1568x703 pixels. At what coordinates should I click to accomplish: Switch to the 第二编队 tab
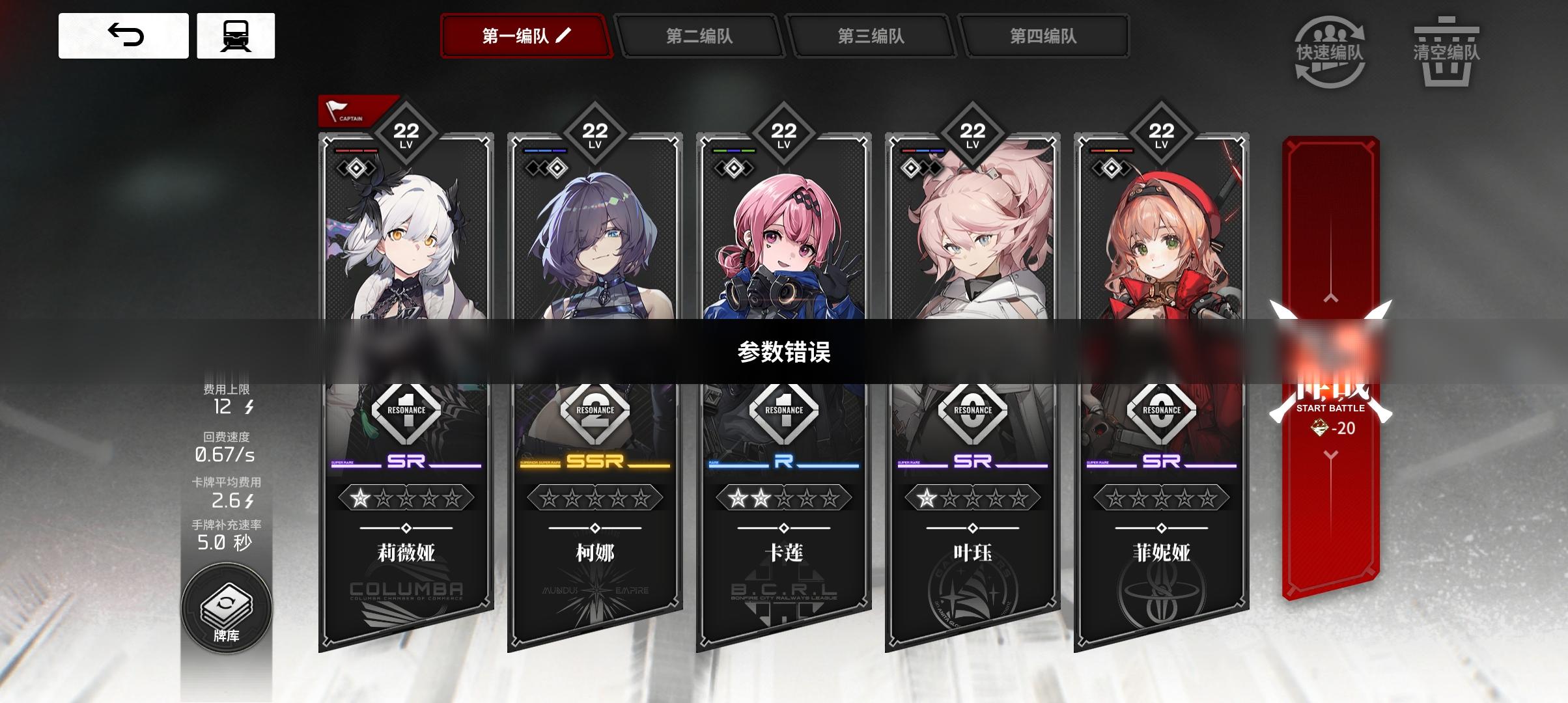pyautogui.click(x=701, y=37)
